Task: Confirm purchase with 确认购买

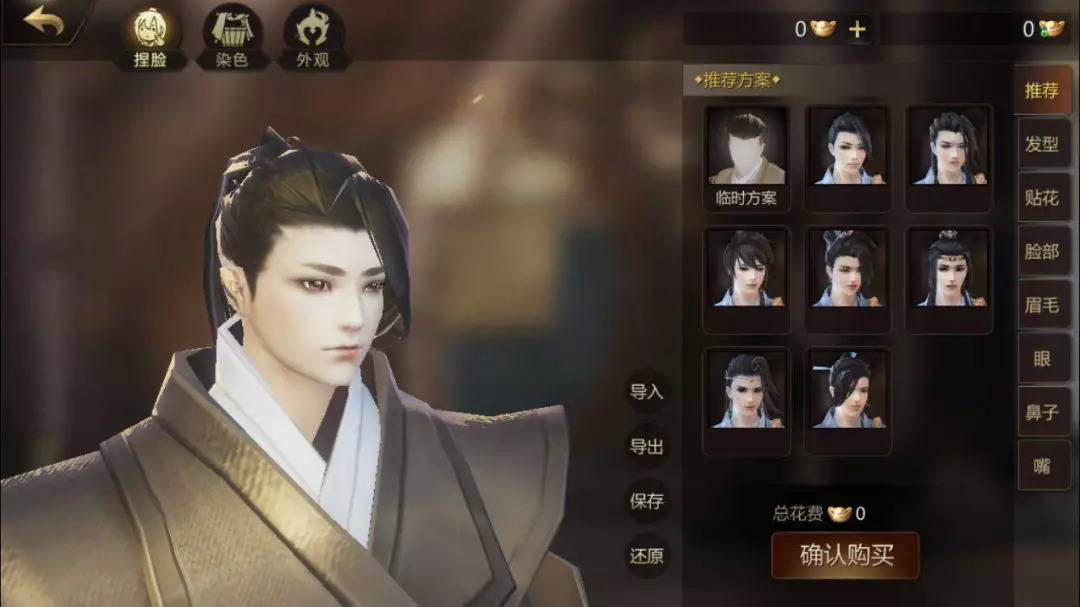Action: 846,556
